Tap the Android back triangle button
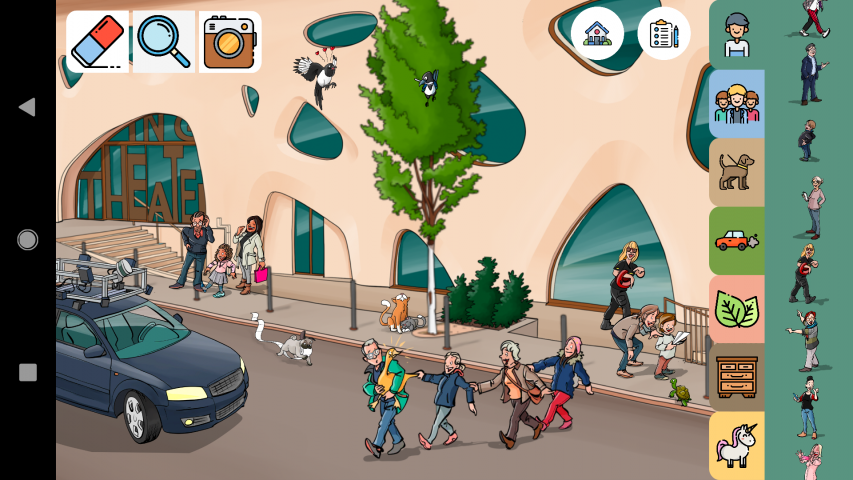The width and height of the screenshot is (853, 480). tap(27, 107)
